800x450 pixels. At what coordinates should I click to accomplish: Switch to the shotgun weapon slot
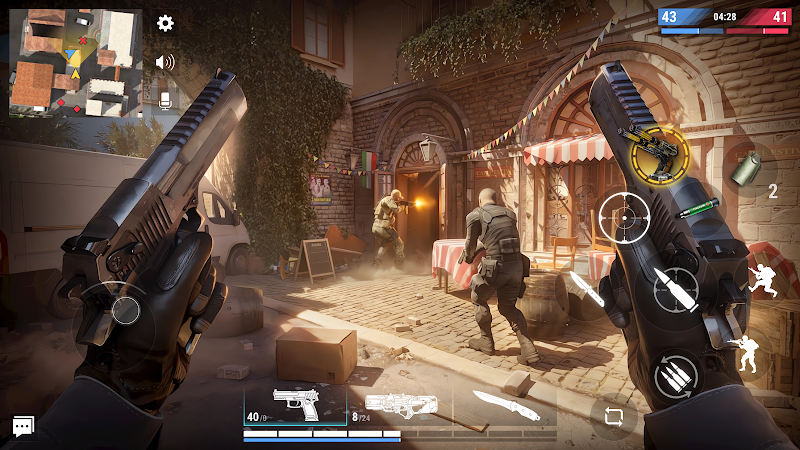(x=398, y=406)
